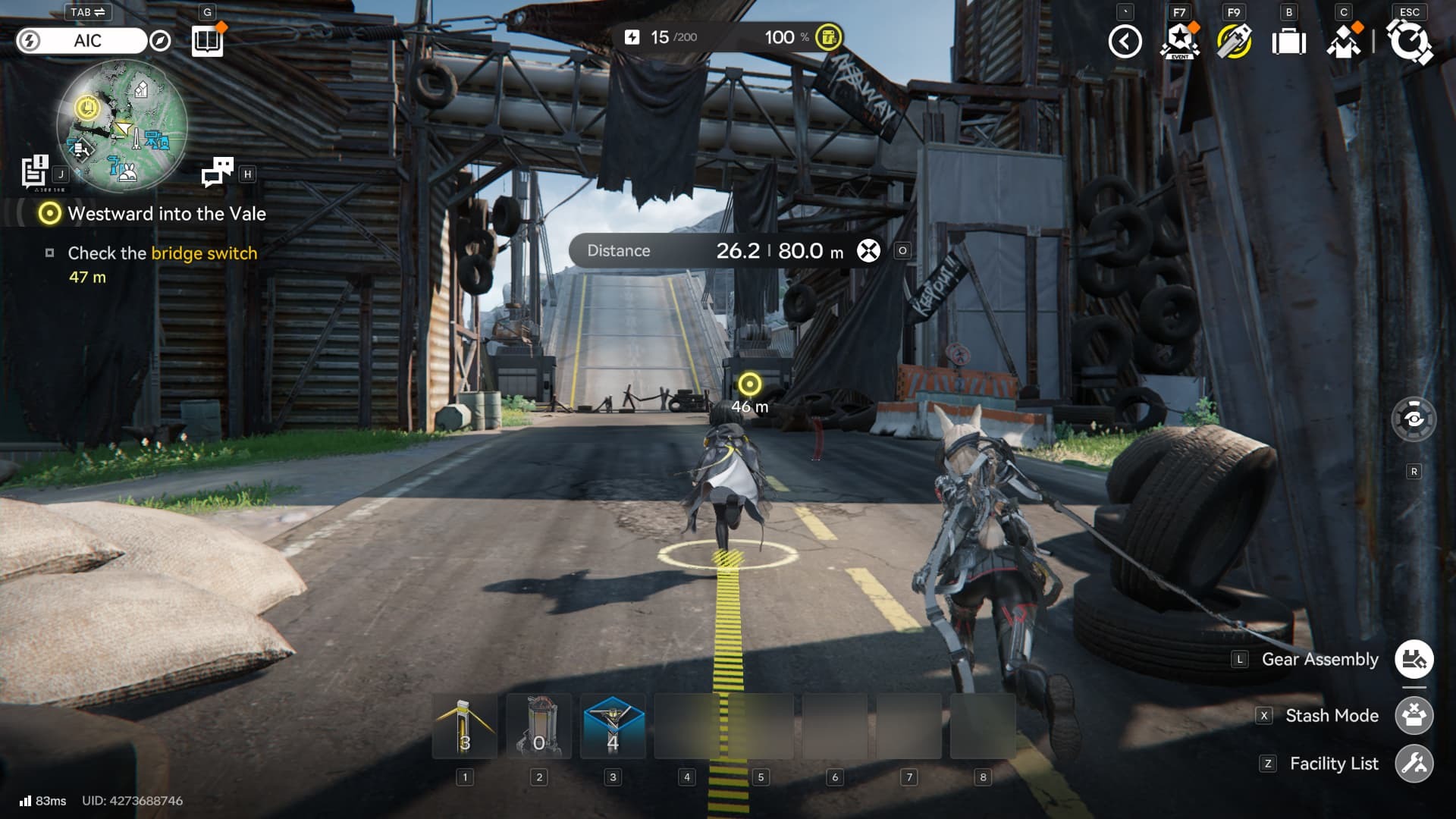Viewport: 1456px width, 819px height.
Task: Open the chat bubbles icon
Action: click(218, 172)
